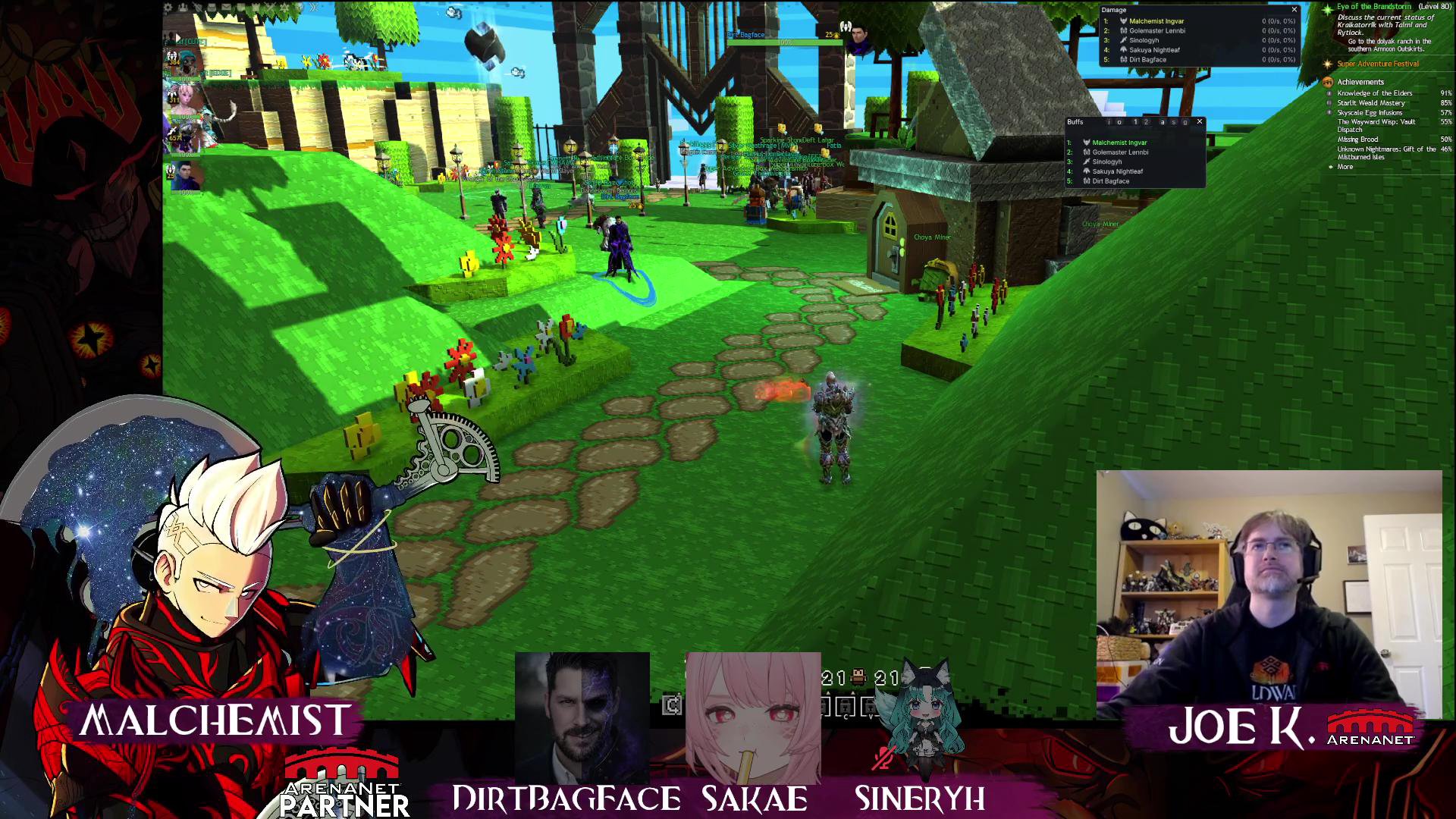
Task: Close the Buffs window
Action: [x=1199, y=121]
